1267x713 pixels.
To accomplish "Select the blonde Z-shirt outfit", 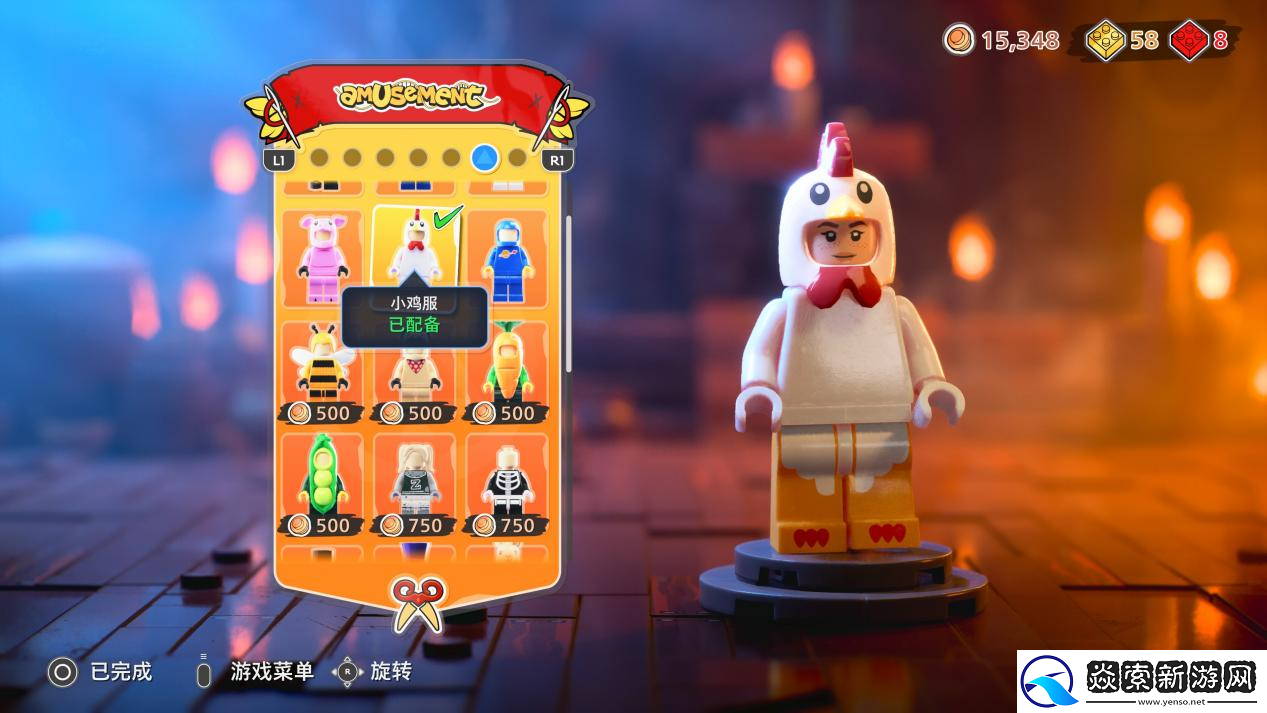I will (x=414, y=484).
